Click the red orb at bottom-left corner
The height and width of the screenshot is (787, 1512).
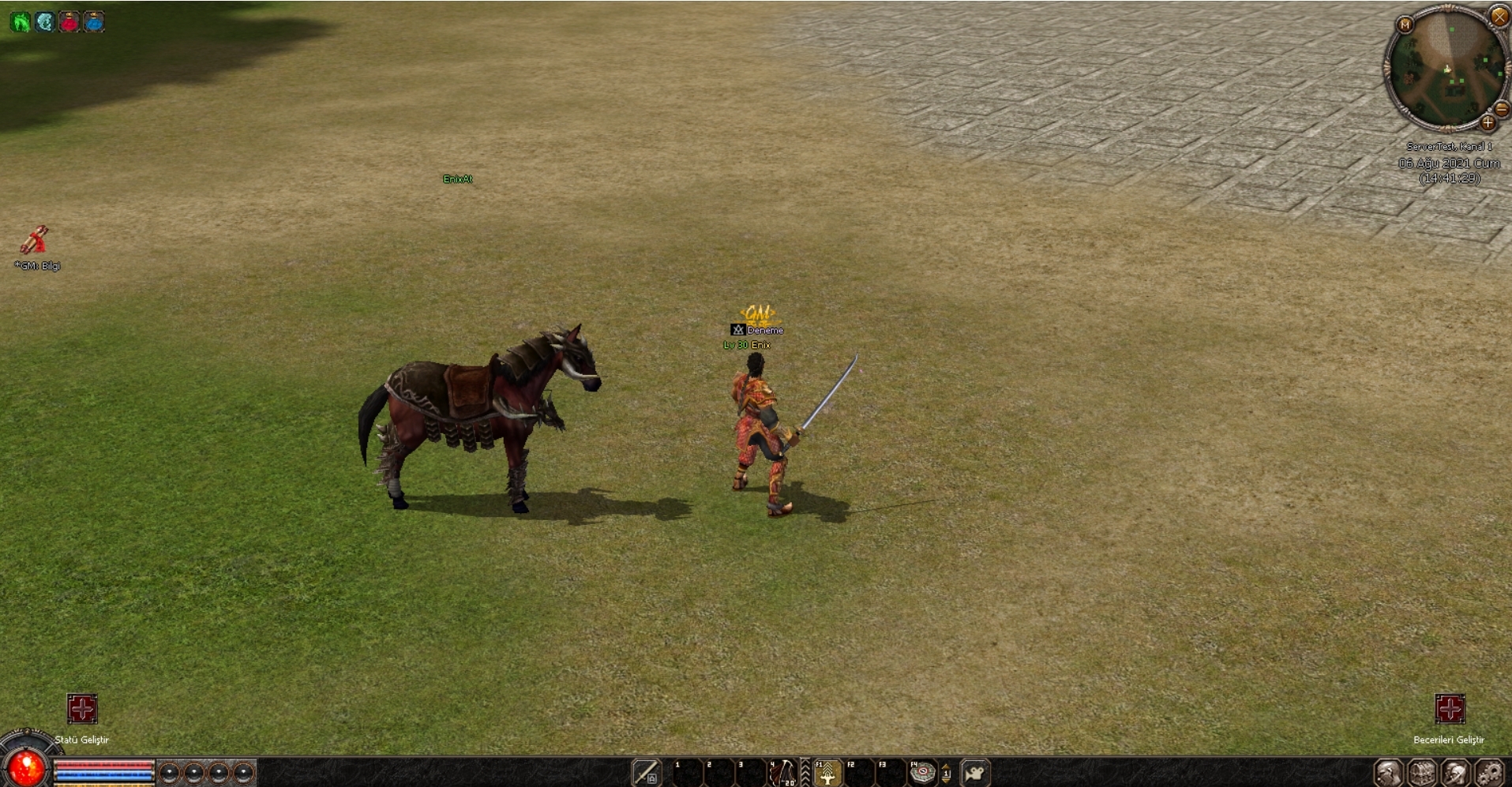coord(26,767)
